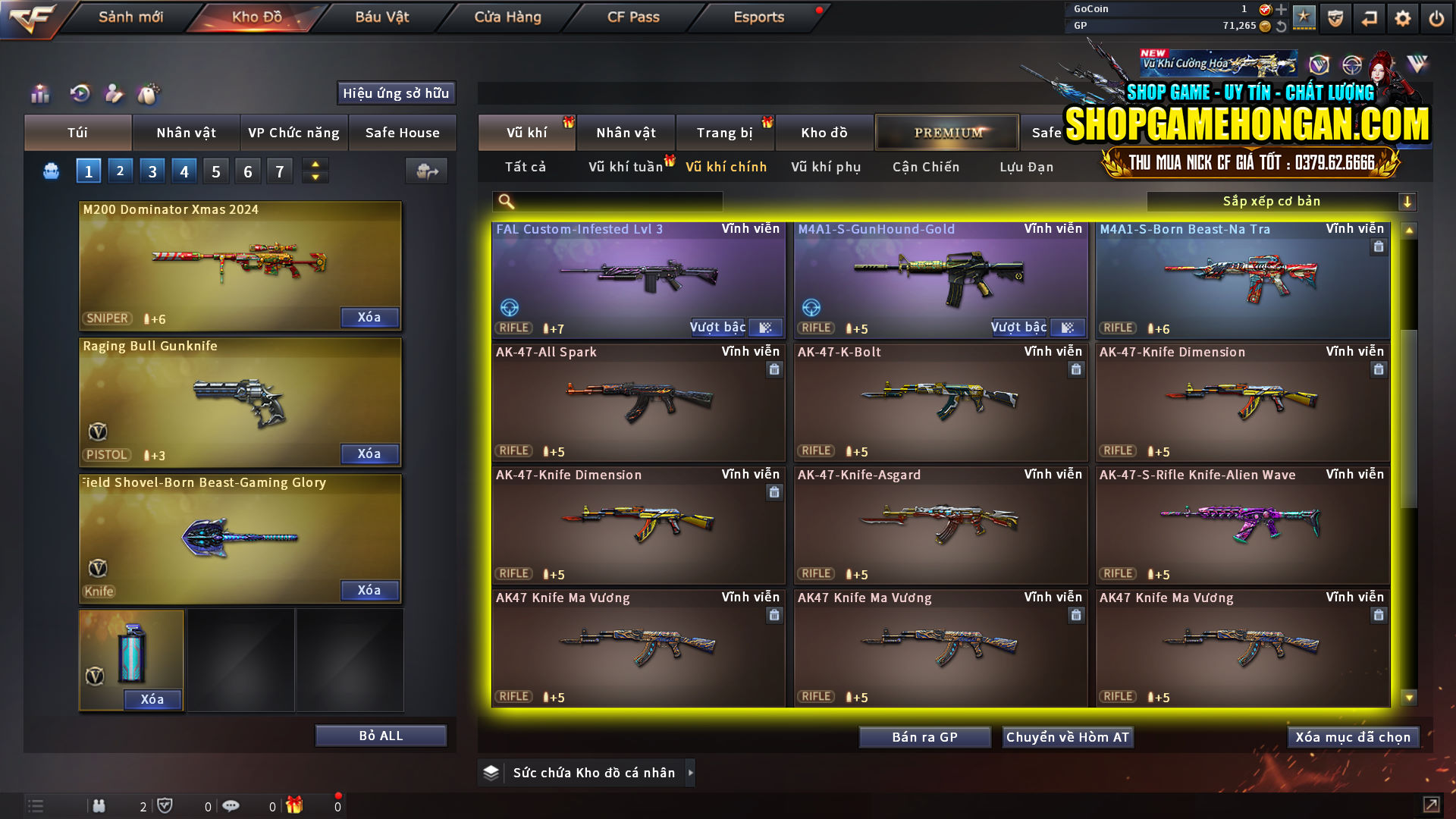
Task: Open Sức chứa Kho đồ cá nhân expander arrow
Action: click(x=690, y=773)
